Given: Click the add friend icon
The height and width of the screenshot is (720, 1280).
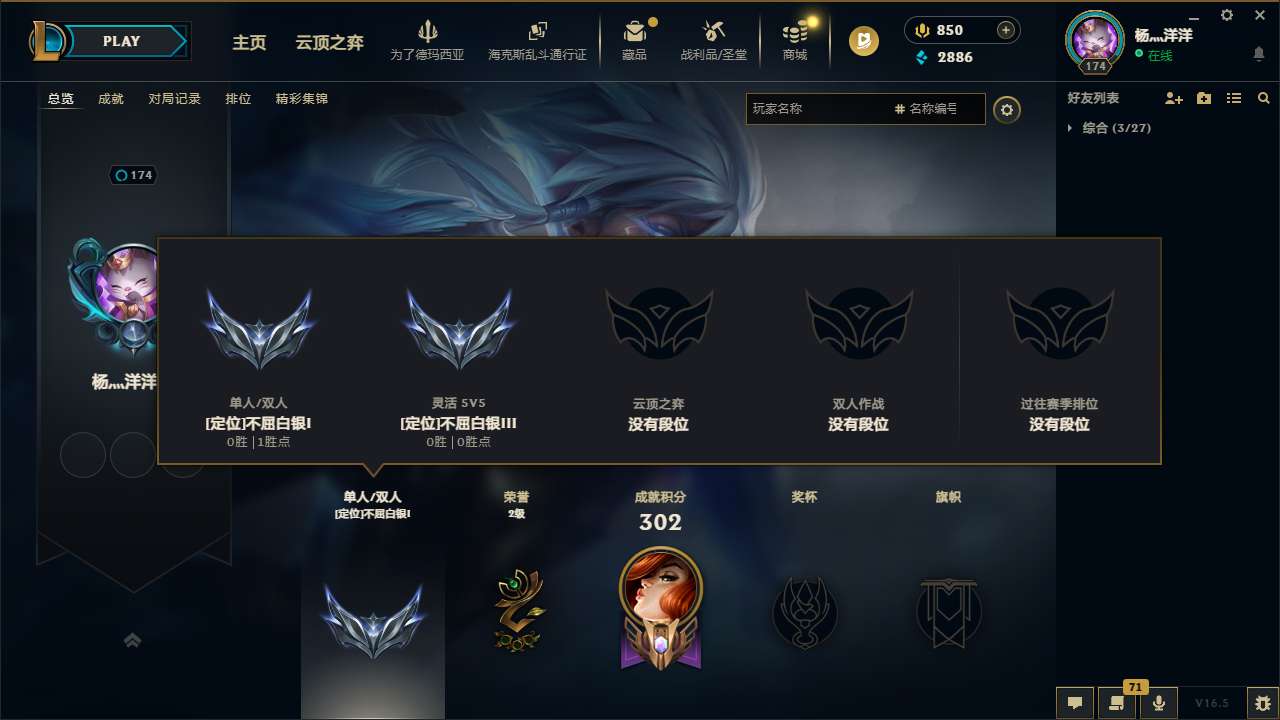Looking at the screenshot, I should 1172,98.
